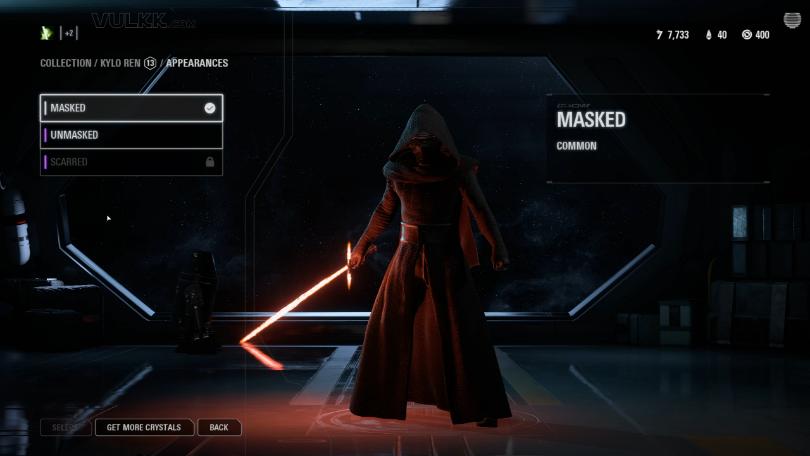Choose the Unmasked appearance
The height and width of the screenshot is (456, 810).
pos(130,135)
